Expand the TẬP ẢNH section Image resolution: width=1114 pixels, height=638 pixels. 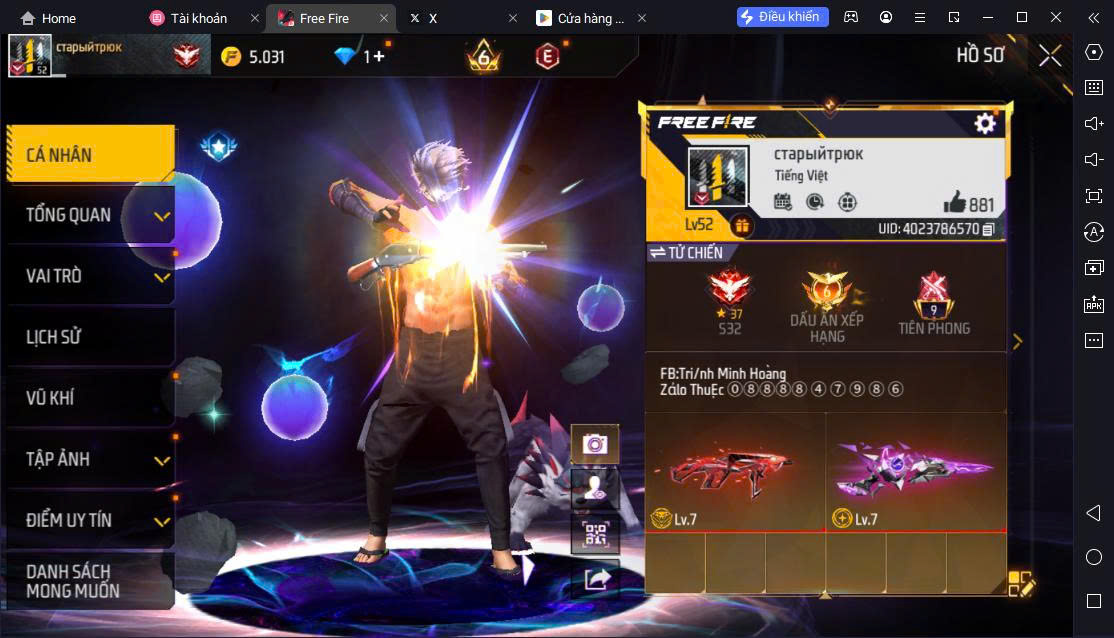pyautogui.click(x=90, y=459)
